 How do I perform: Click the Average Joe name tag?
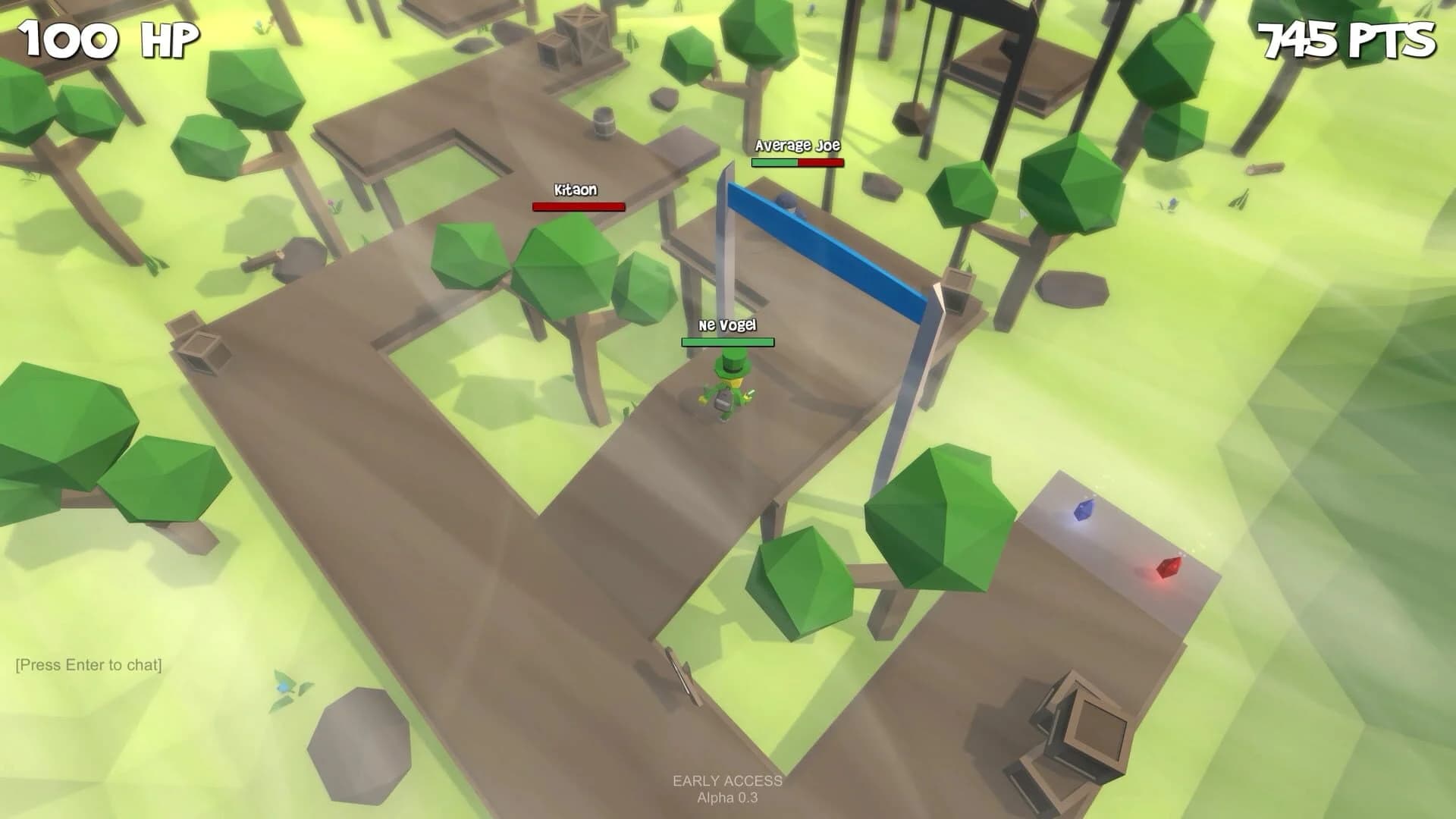pyautogui.click(x=799, y=145)
